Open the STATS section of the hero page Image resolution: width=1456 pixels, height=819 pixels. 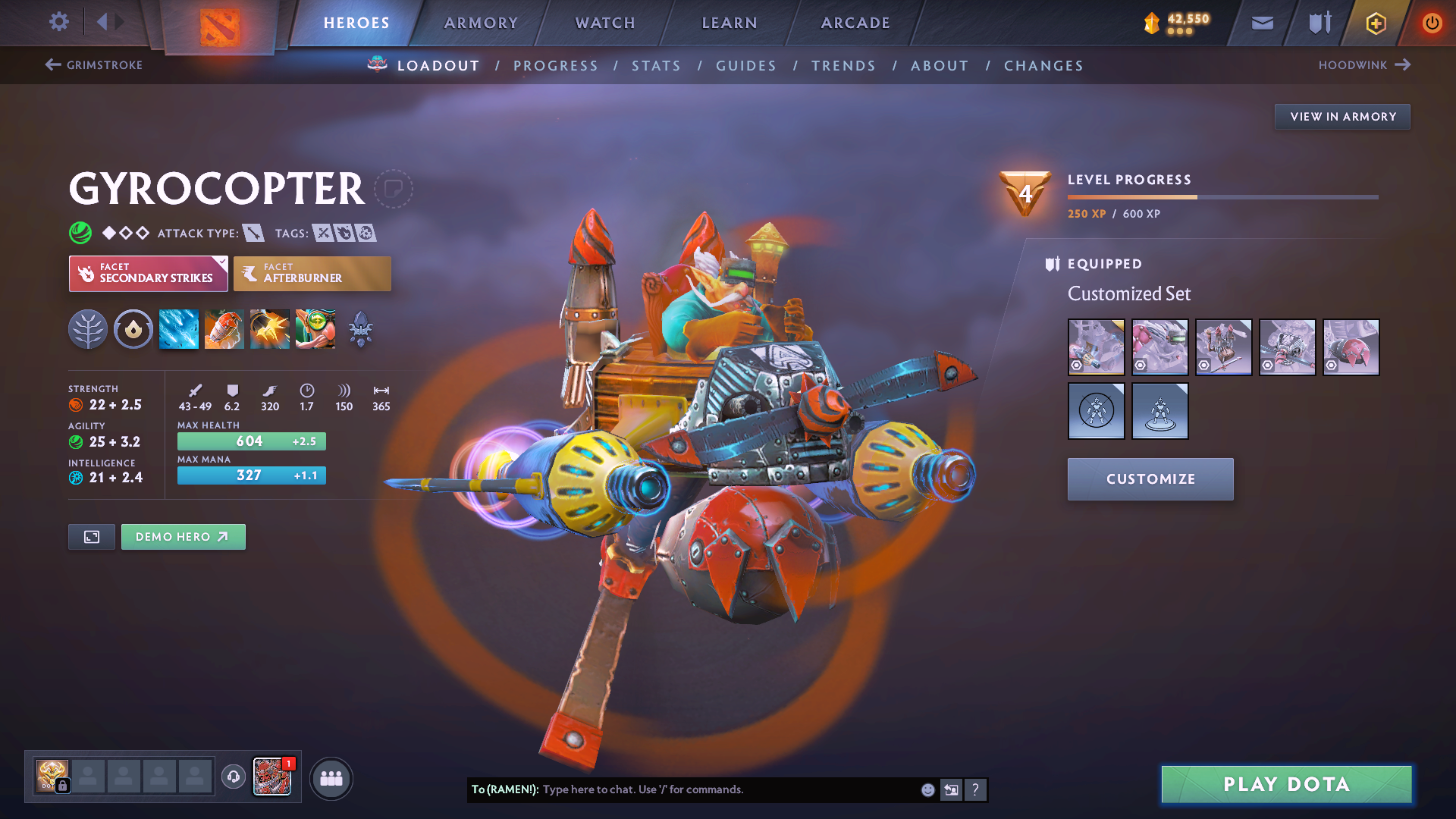pos(656,65)
